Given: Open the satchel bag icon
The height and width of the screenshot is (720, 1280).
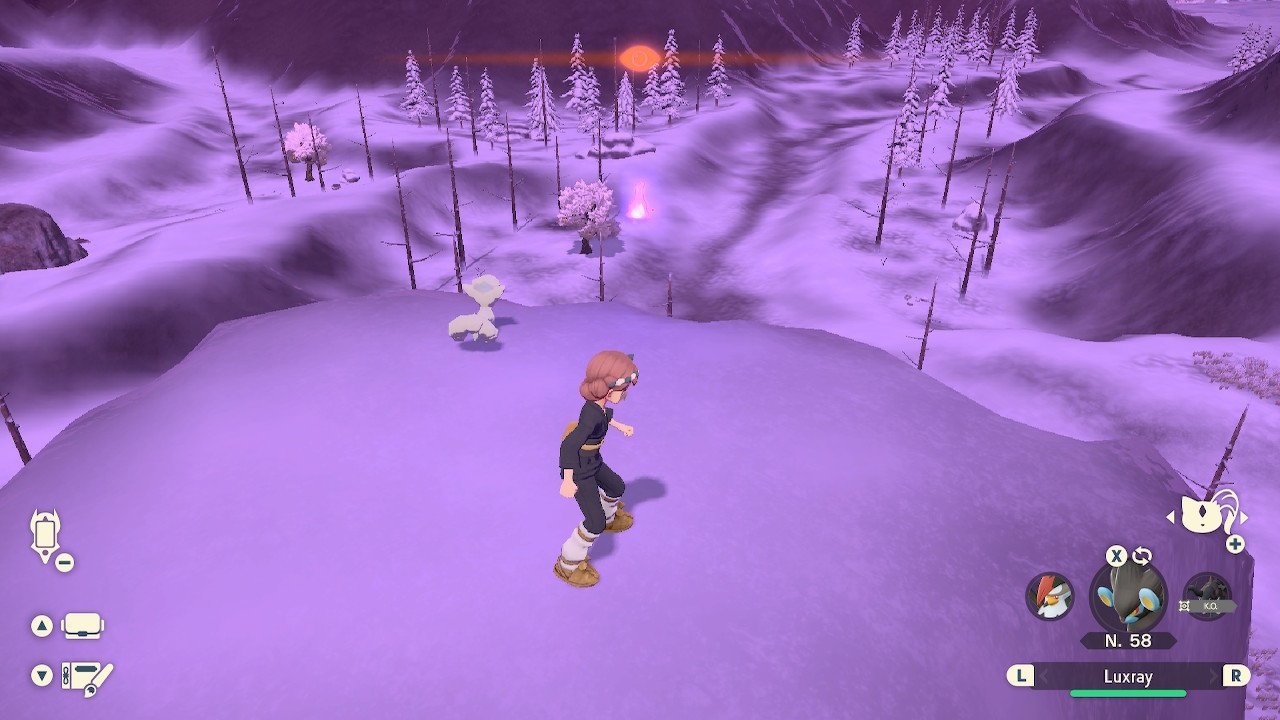Looking at the screenshot, I should click(x=82, y=627).
